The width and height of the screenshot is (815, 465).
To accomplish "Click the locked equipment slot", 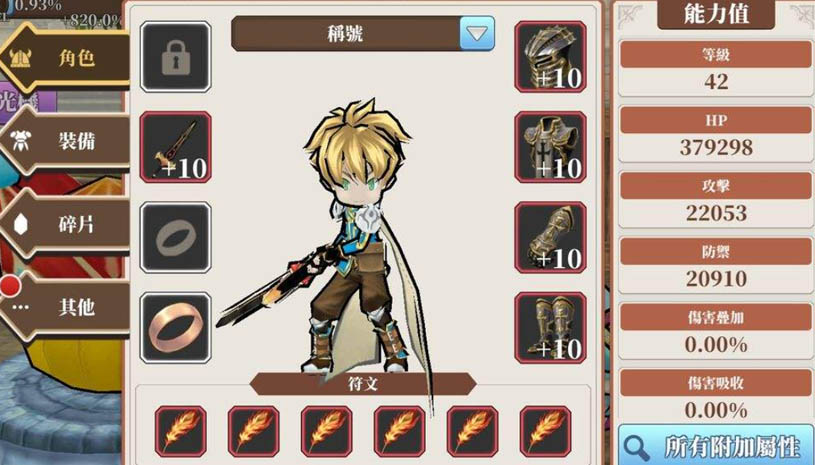I will click(x=175, y=57).
